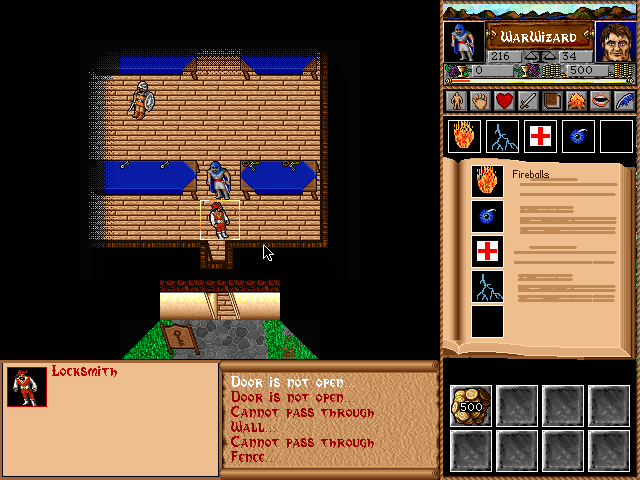Activate the campfire rest icon

coord(576,101)
